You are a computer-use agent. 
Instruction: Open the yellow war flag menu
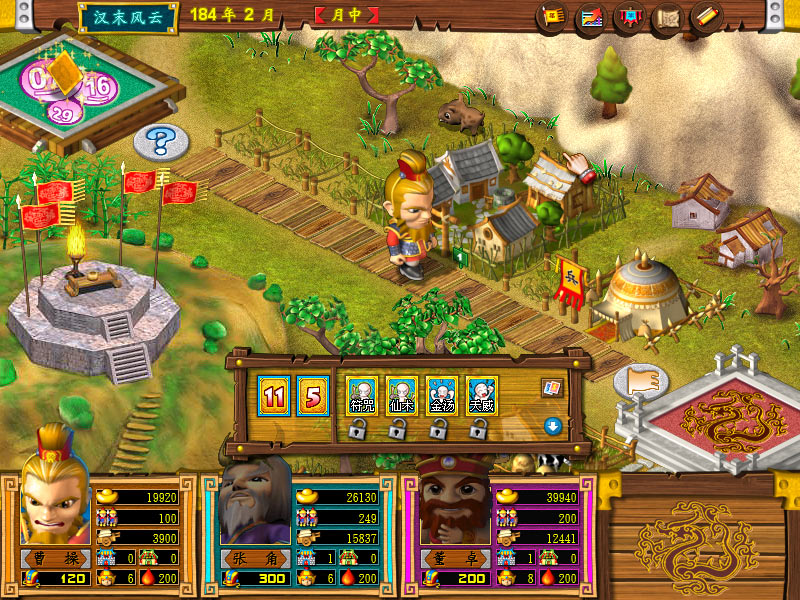pos(552,17)
